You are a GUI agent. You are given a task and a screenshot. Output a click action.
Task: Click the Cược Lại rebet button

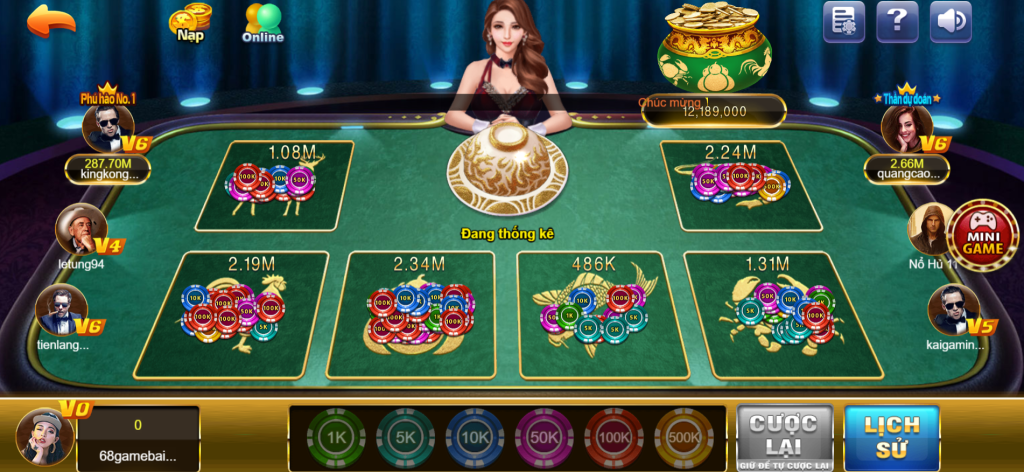click(x=784, y=438)
